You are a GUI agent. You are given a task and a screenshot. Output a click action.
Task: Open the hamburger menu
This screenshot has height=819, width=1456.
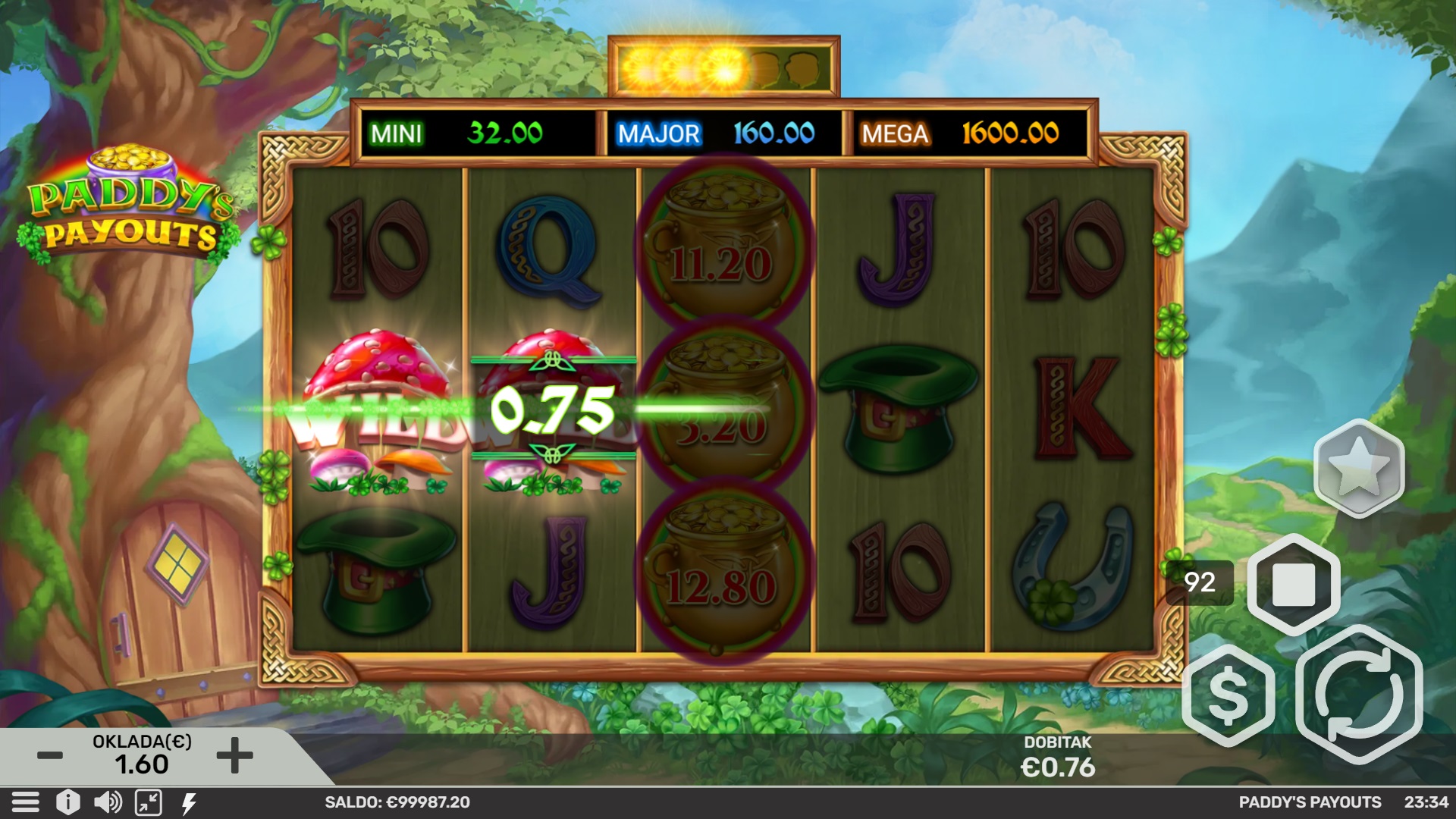tap(25, 802)
